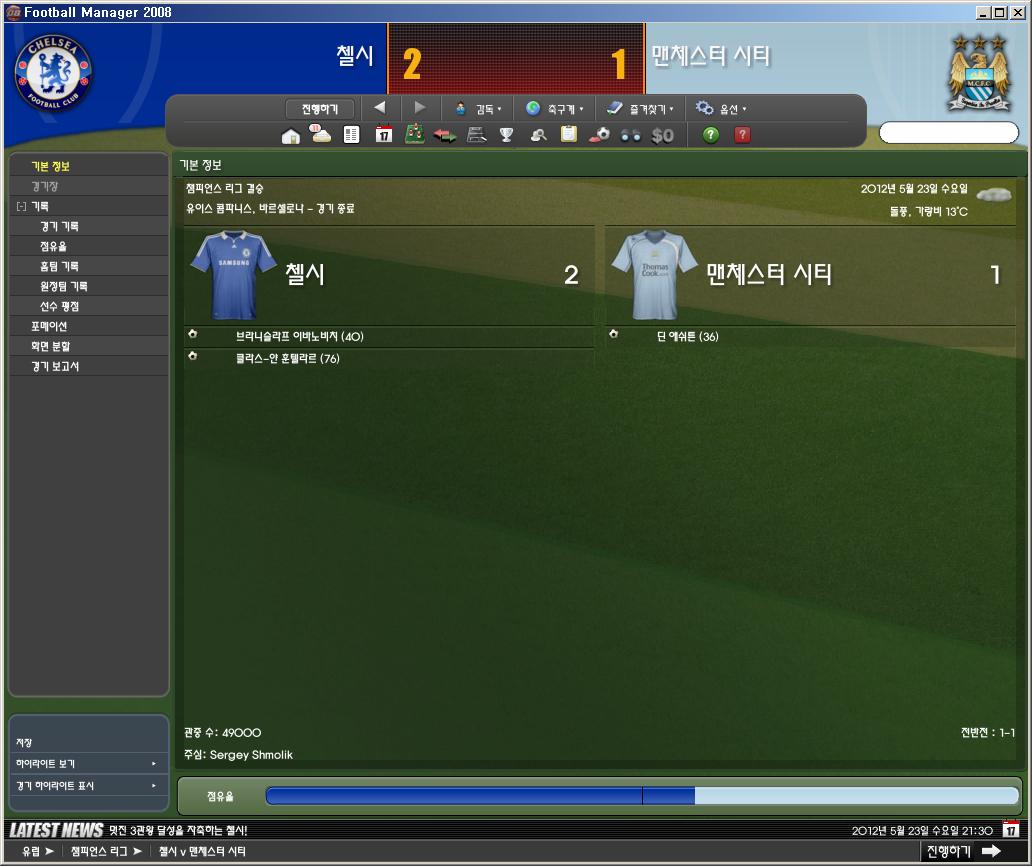Select 선수 평점 in the sidebar
Screen dimensions: 1032x866
click(59, 307)
